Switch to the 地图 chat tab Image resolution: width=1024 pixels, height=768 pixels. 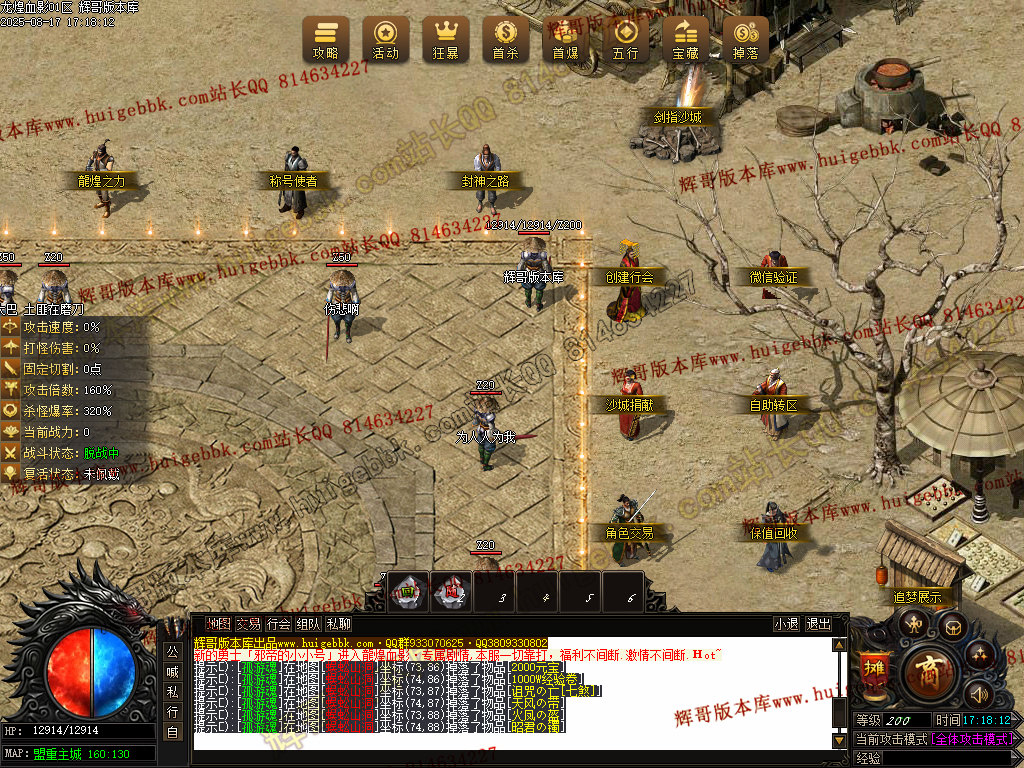tap(218, 624)
